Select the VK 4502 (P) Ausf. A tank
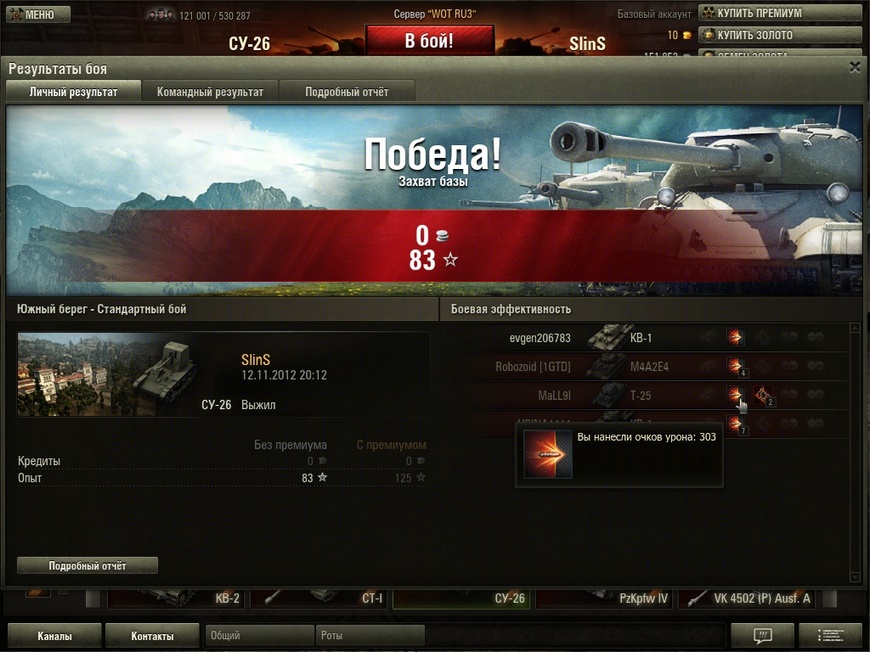Viewport: 870px width, 652px height. tap(748, 599)
